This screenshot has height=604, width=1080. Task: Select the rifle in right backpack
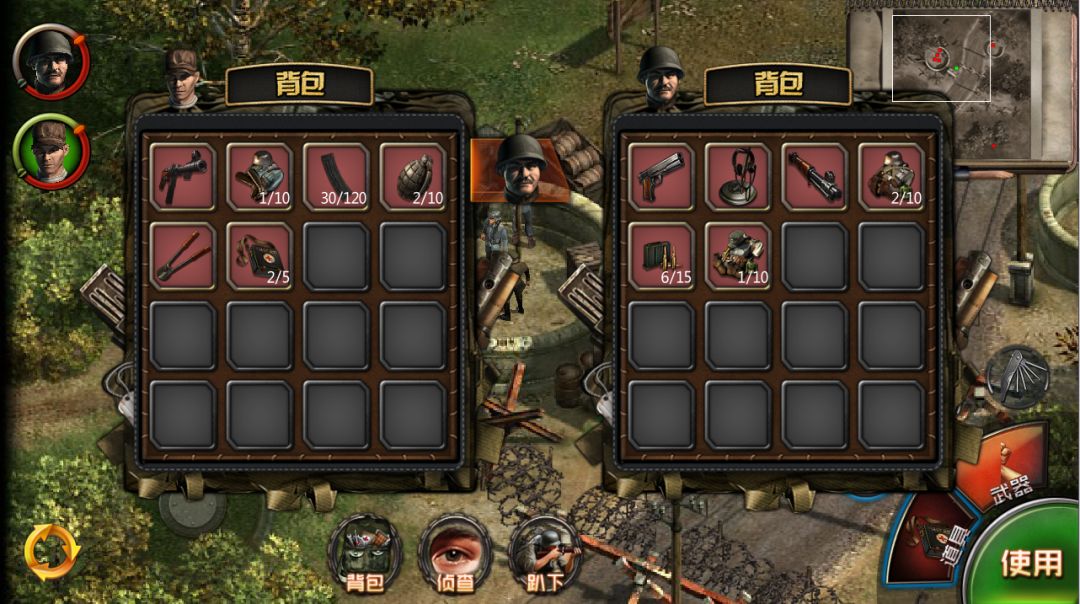point(814,176)
